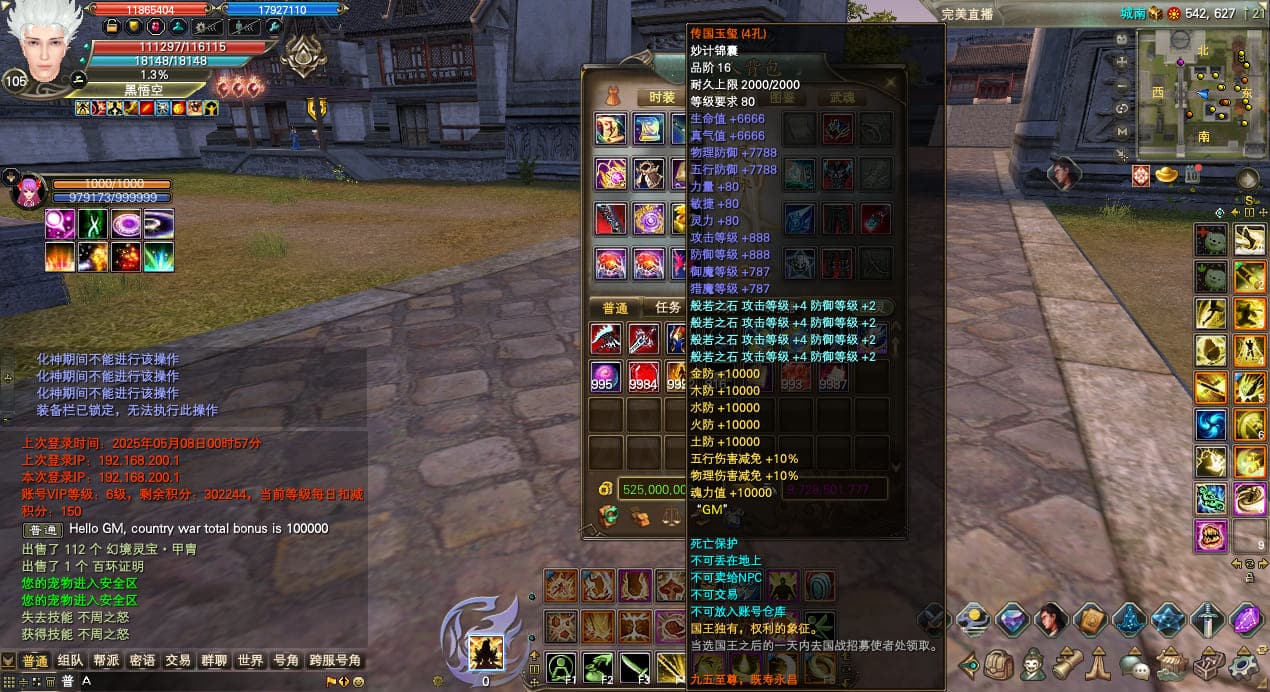
Task: Open the world map with the M button
Action: coord(1122,131)
